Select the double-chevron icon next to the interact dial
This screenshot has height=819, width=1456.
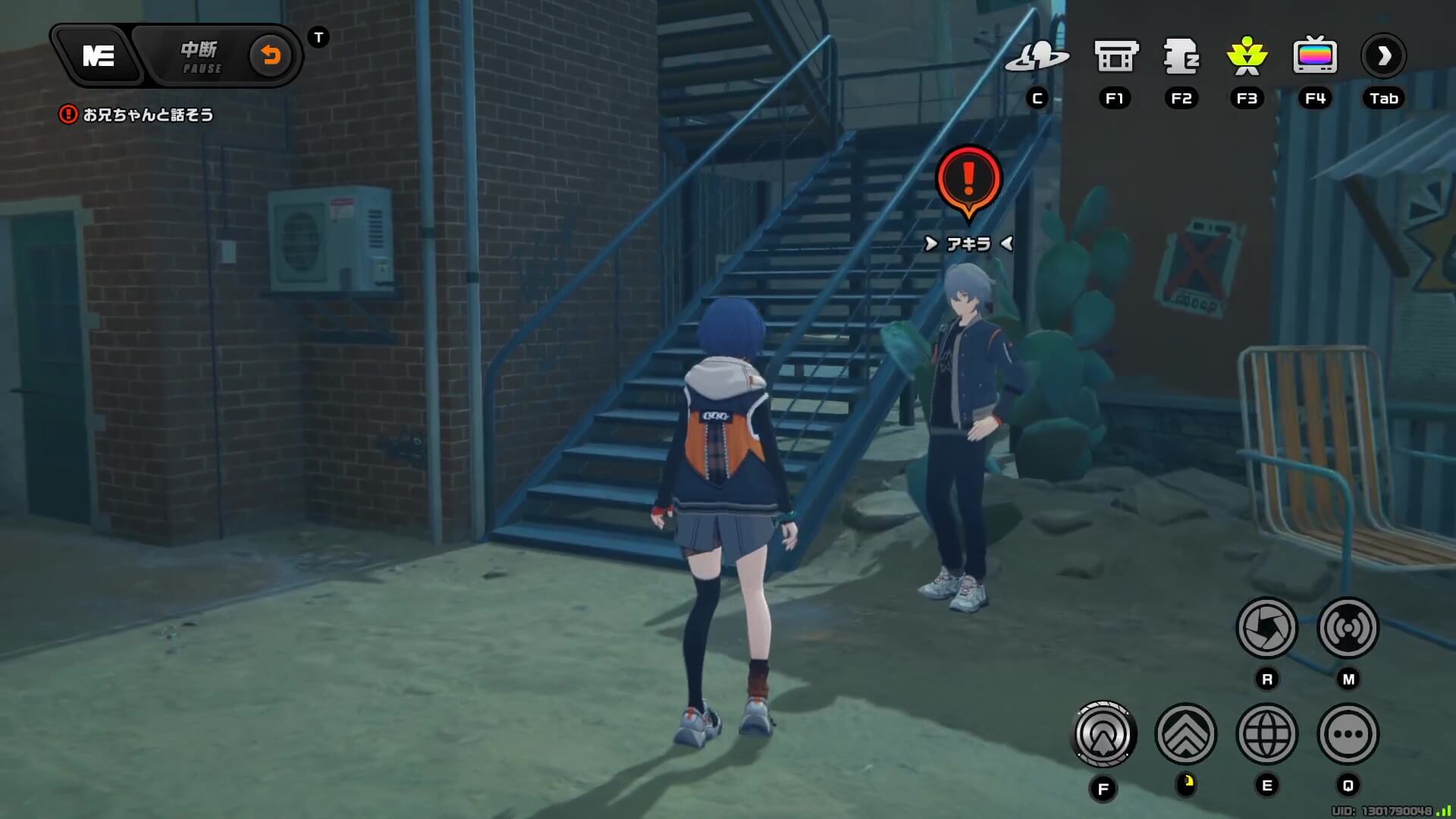point(1188,733)
